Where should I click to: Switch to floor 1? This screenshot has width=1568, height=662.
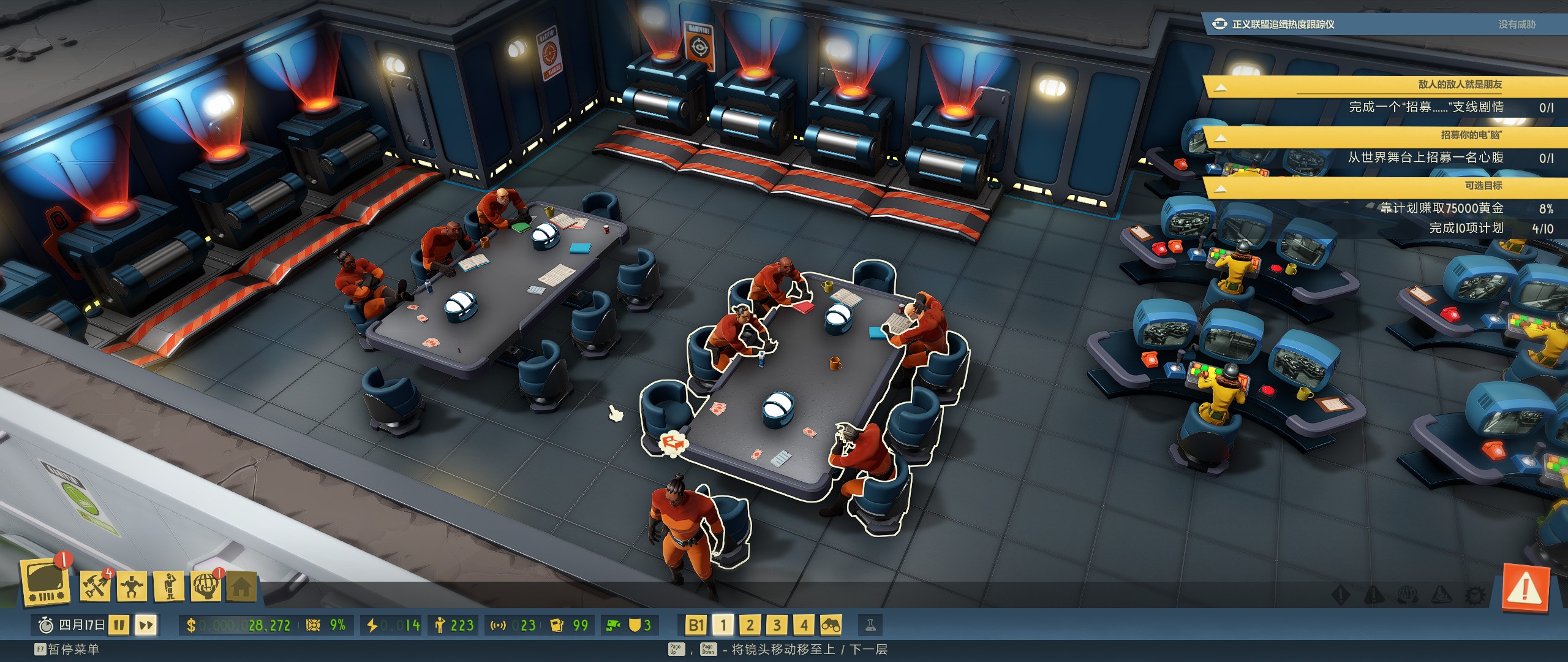click(723, 625)
